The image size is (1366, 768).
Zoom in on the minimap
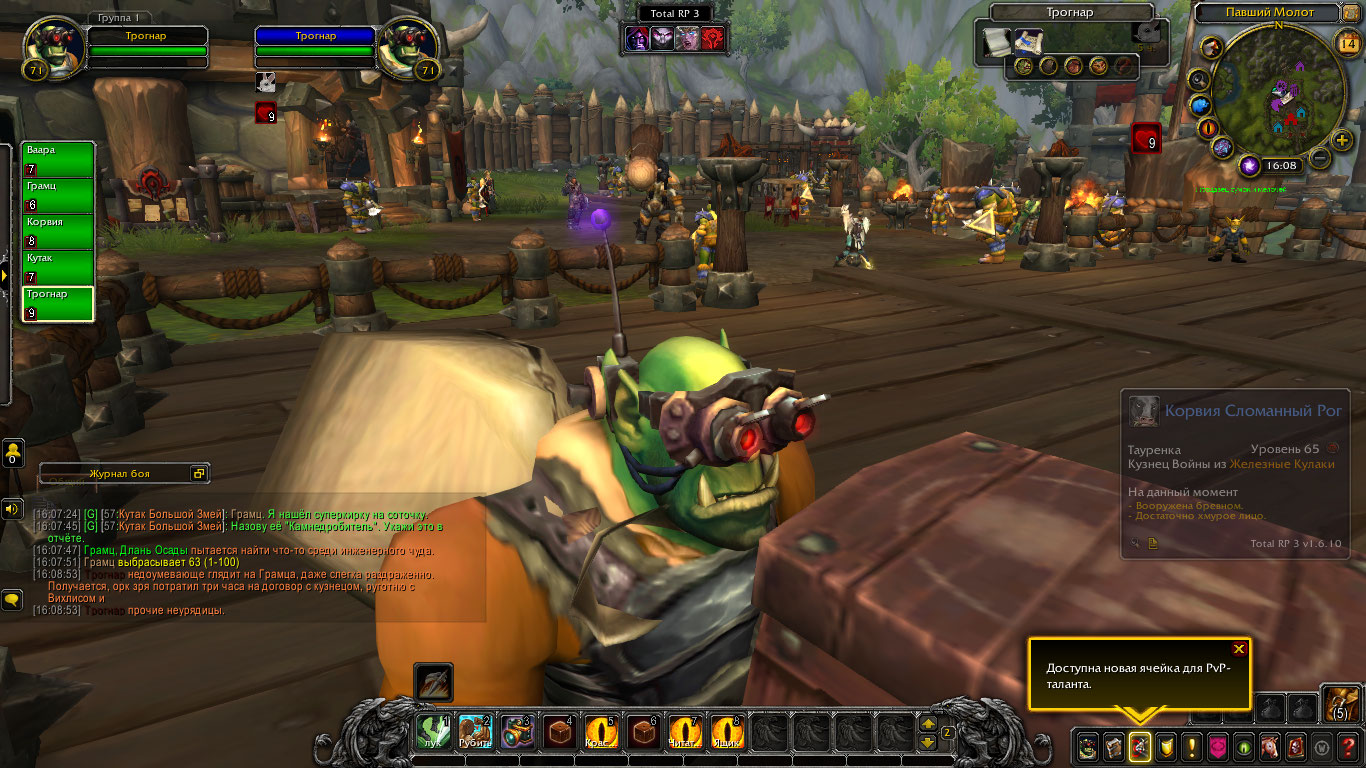point(1341,140)
